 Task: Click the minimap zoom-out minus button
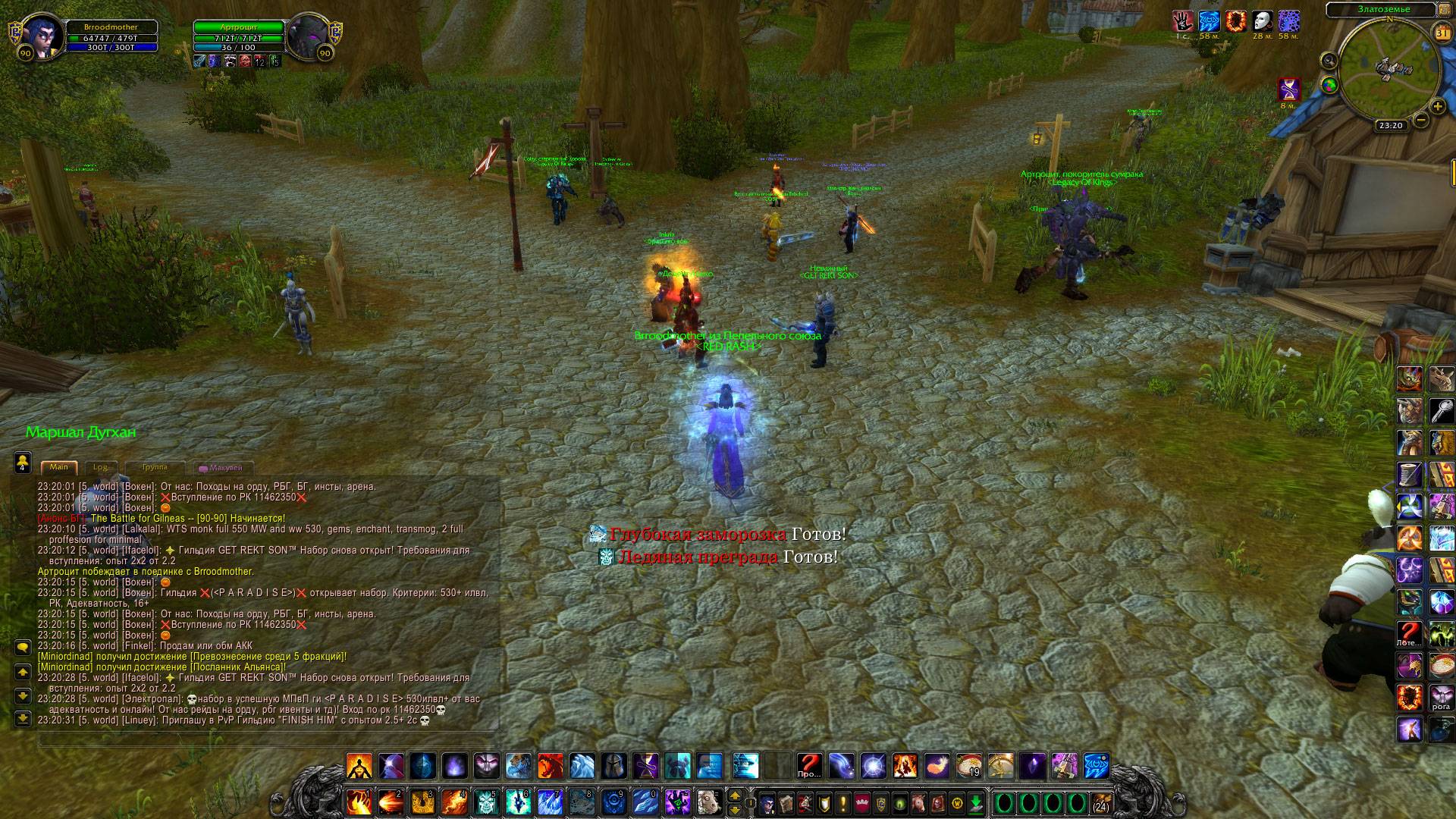(x=1421, y=120)
